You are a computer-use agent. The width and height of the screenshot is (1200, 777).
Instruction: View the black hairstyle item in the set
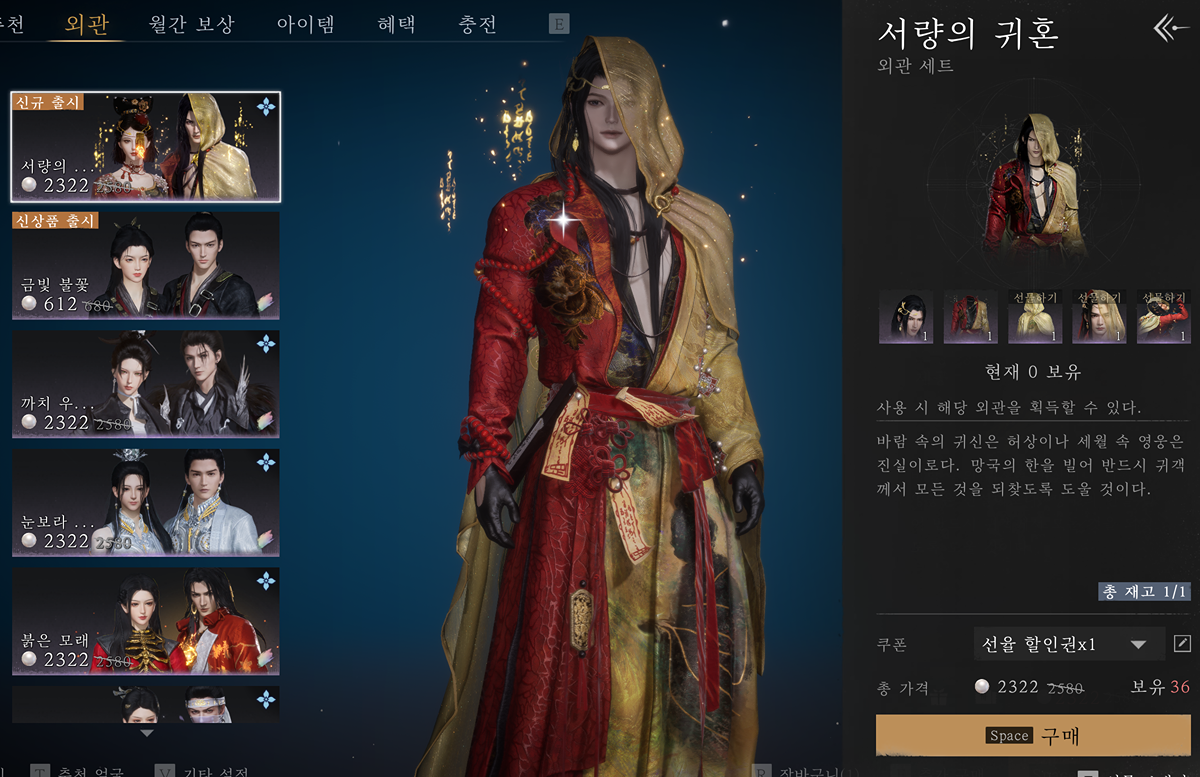[x=906, y=318]
